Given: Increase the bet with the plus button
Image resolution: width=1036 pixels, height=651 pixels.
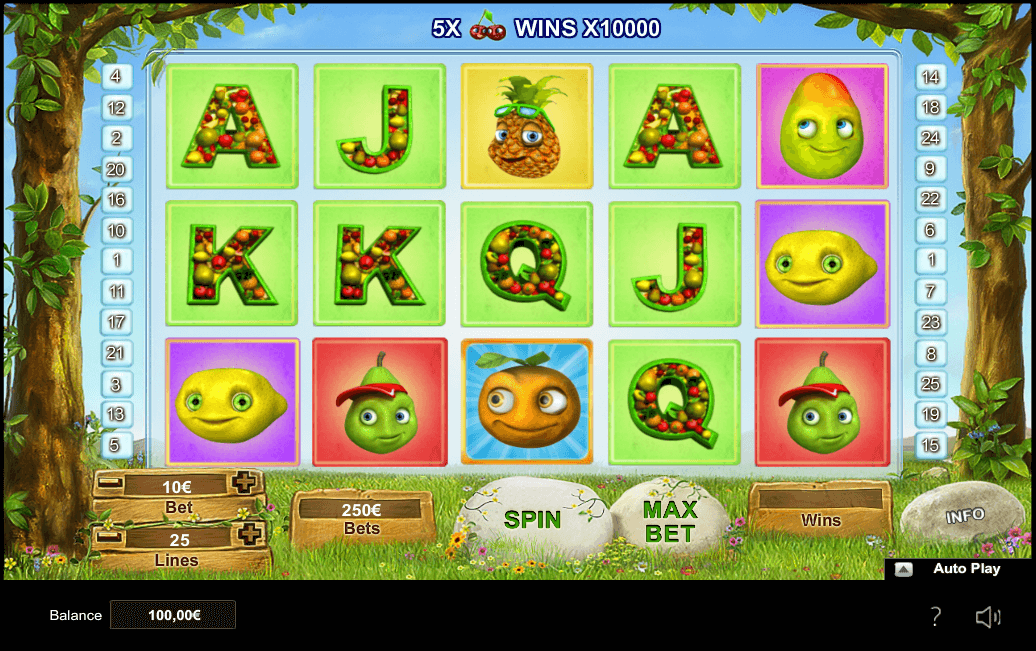Looking at the screenshot, I should coord(244,484).
